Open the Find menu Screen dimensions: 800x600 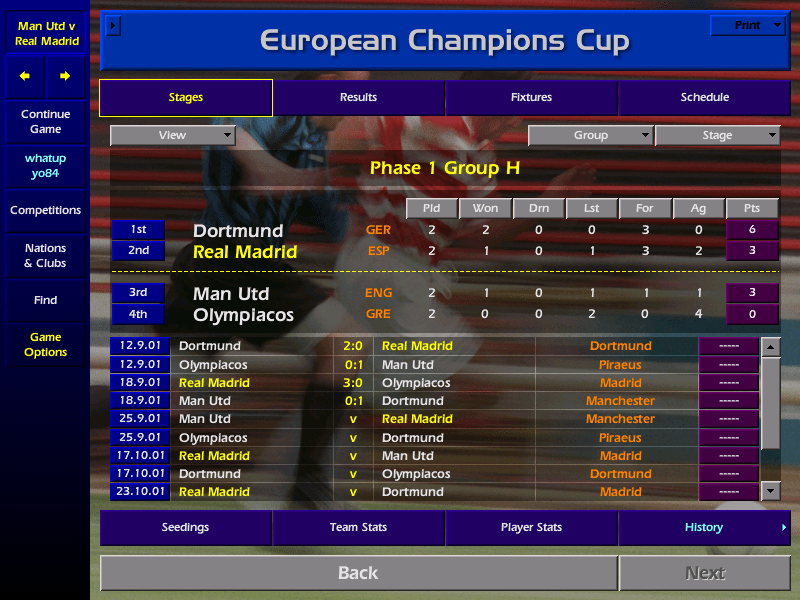46,300
